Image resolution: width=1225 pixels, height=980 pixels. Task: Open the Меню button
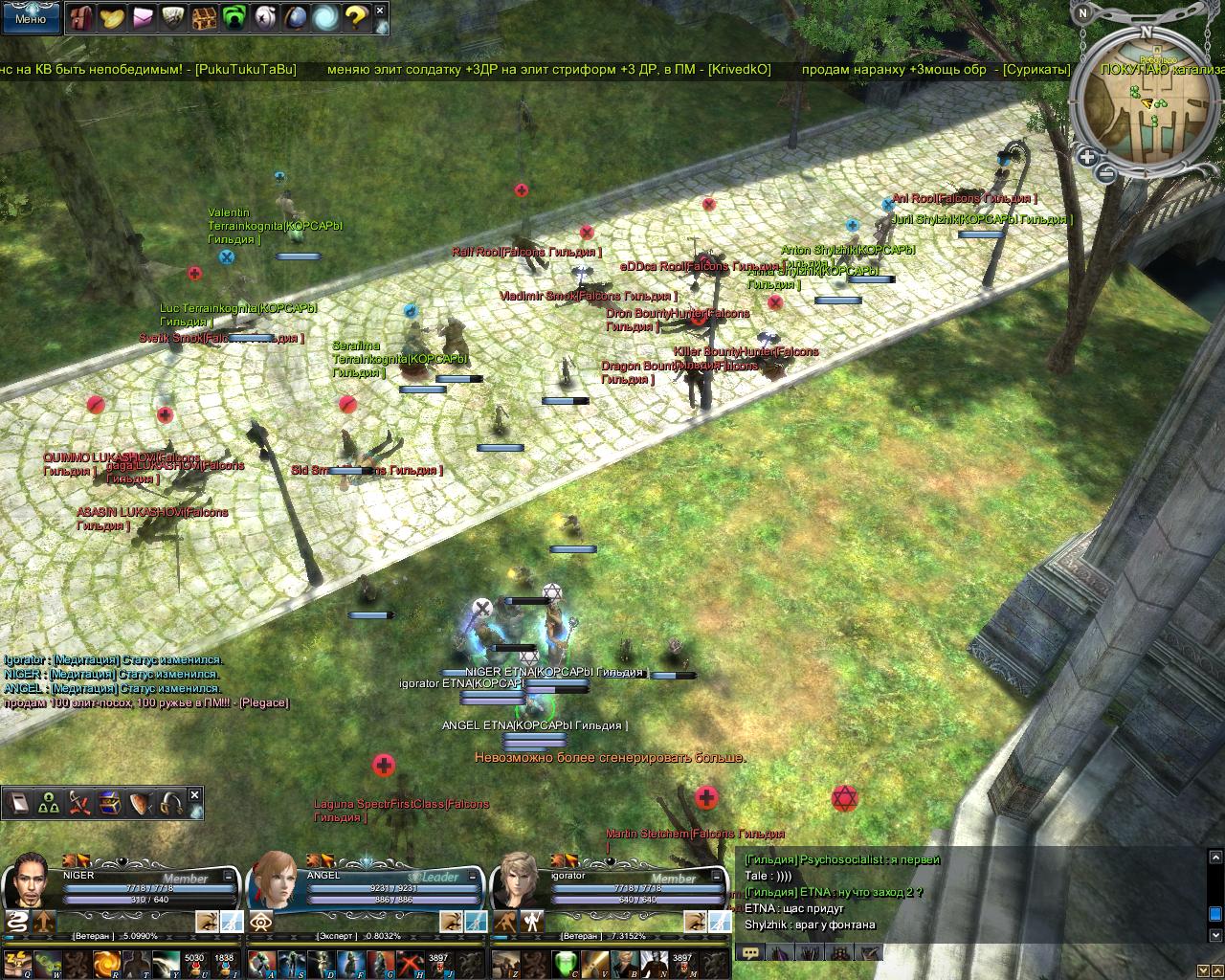[x=30, y=17]
